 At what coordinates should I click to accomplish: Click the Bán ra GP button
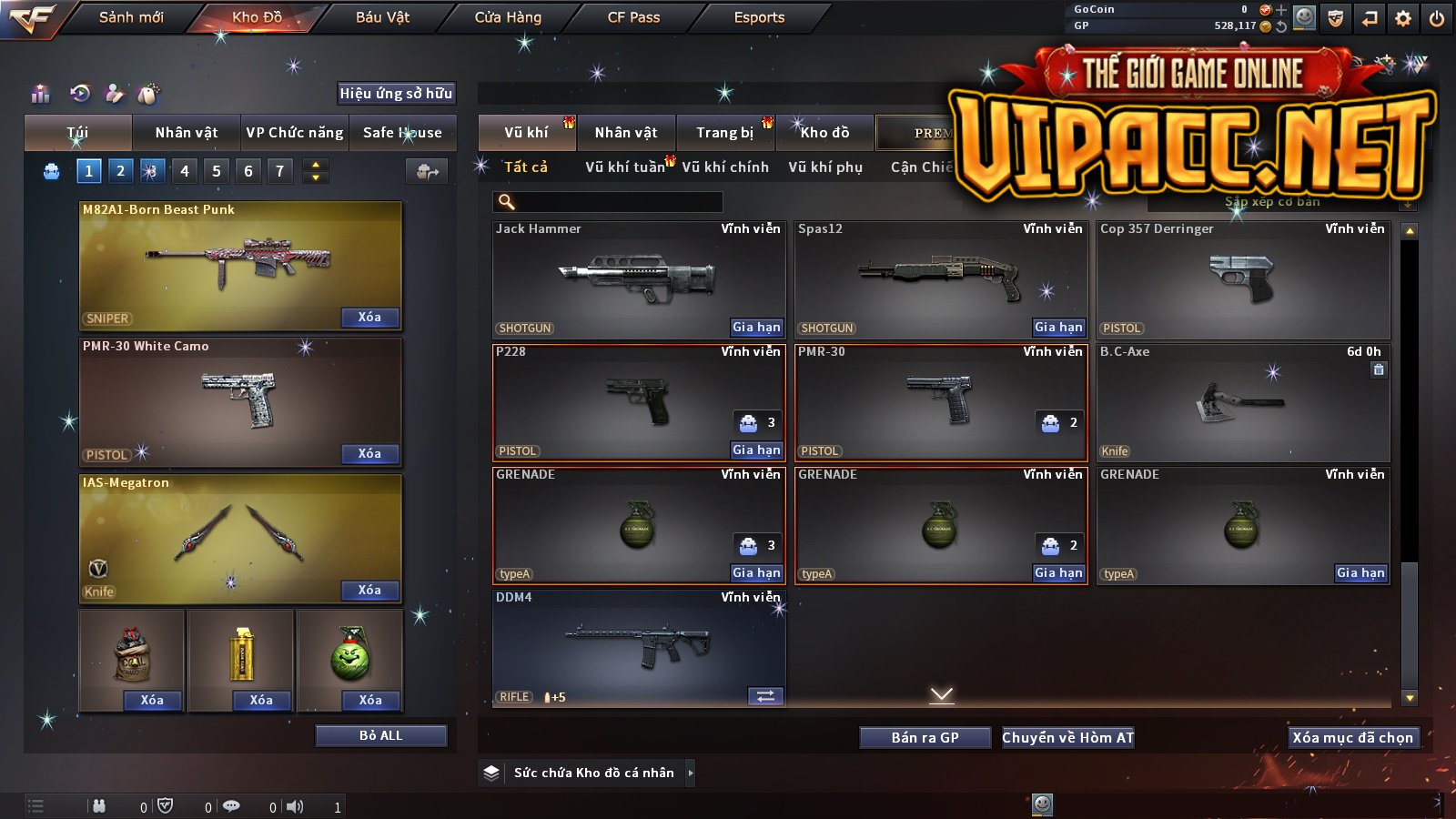pos(925,738)
